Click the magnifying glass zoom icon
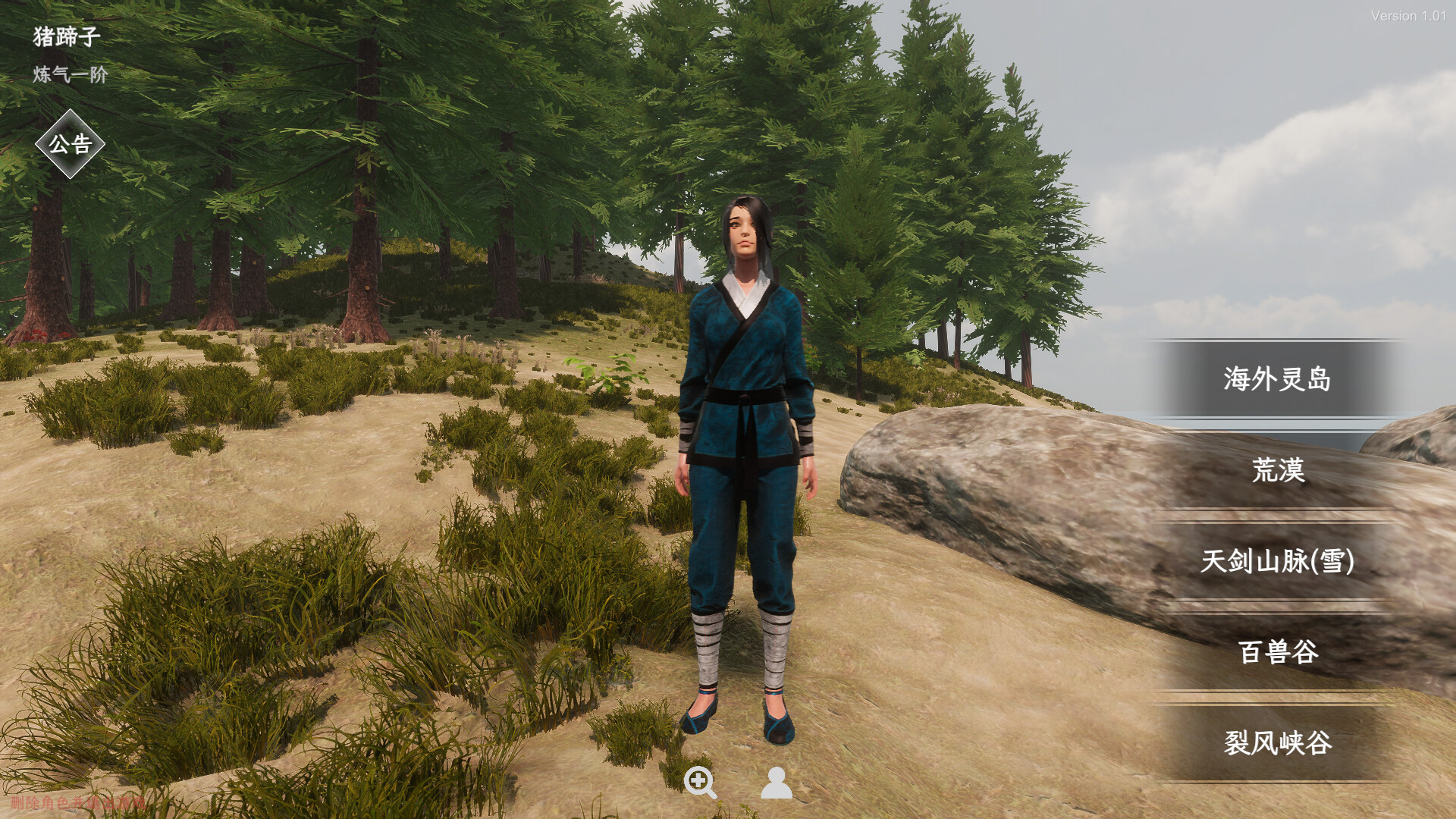 point(699,782)
